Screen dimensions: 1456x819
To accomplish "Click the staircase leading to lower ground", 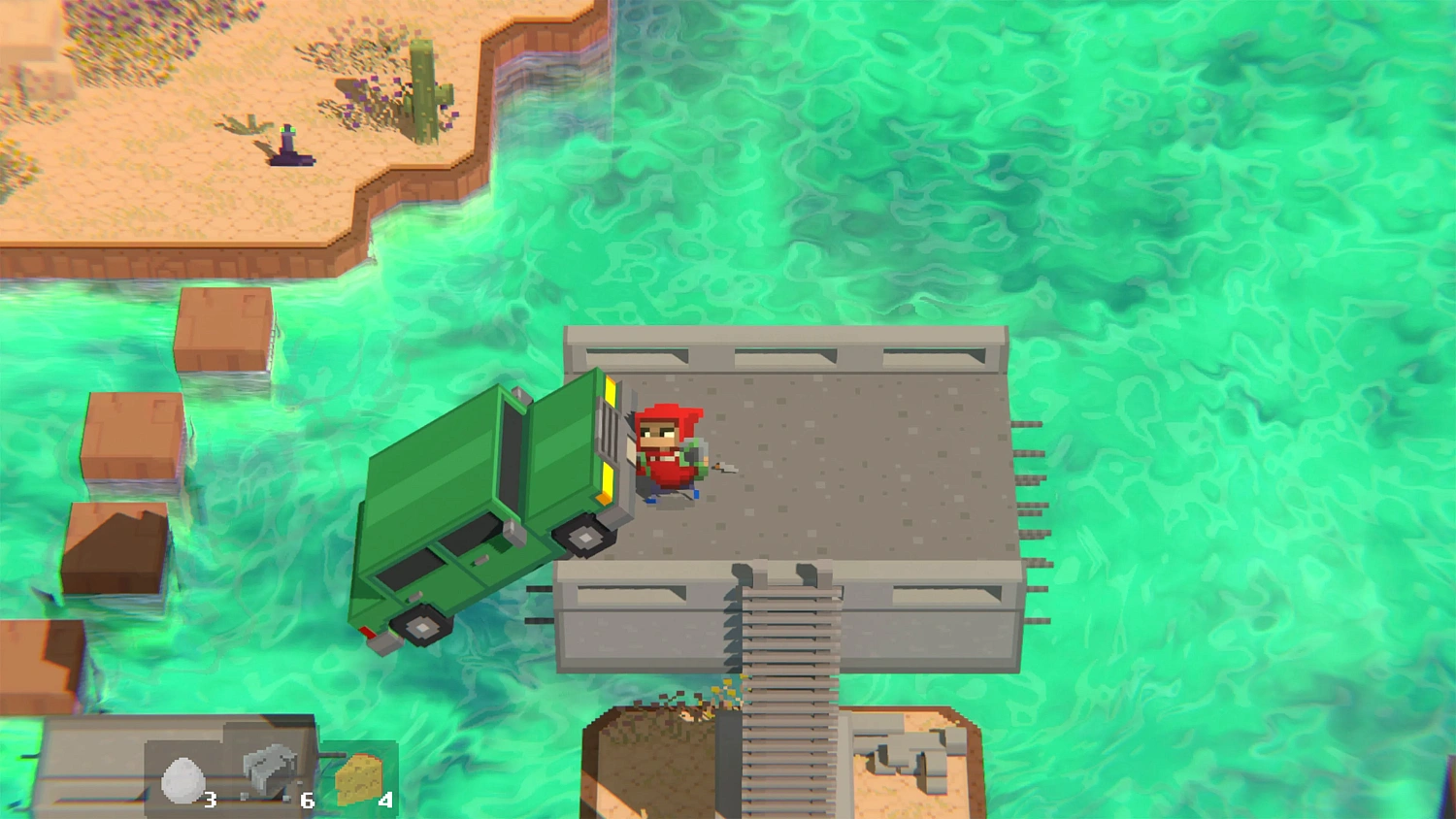I will coord(786,699).
